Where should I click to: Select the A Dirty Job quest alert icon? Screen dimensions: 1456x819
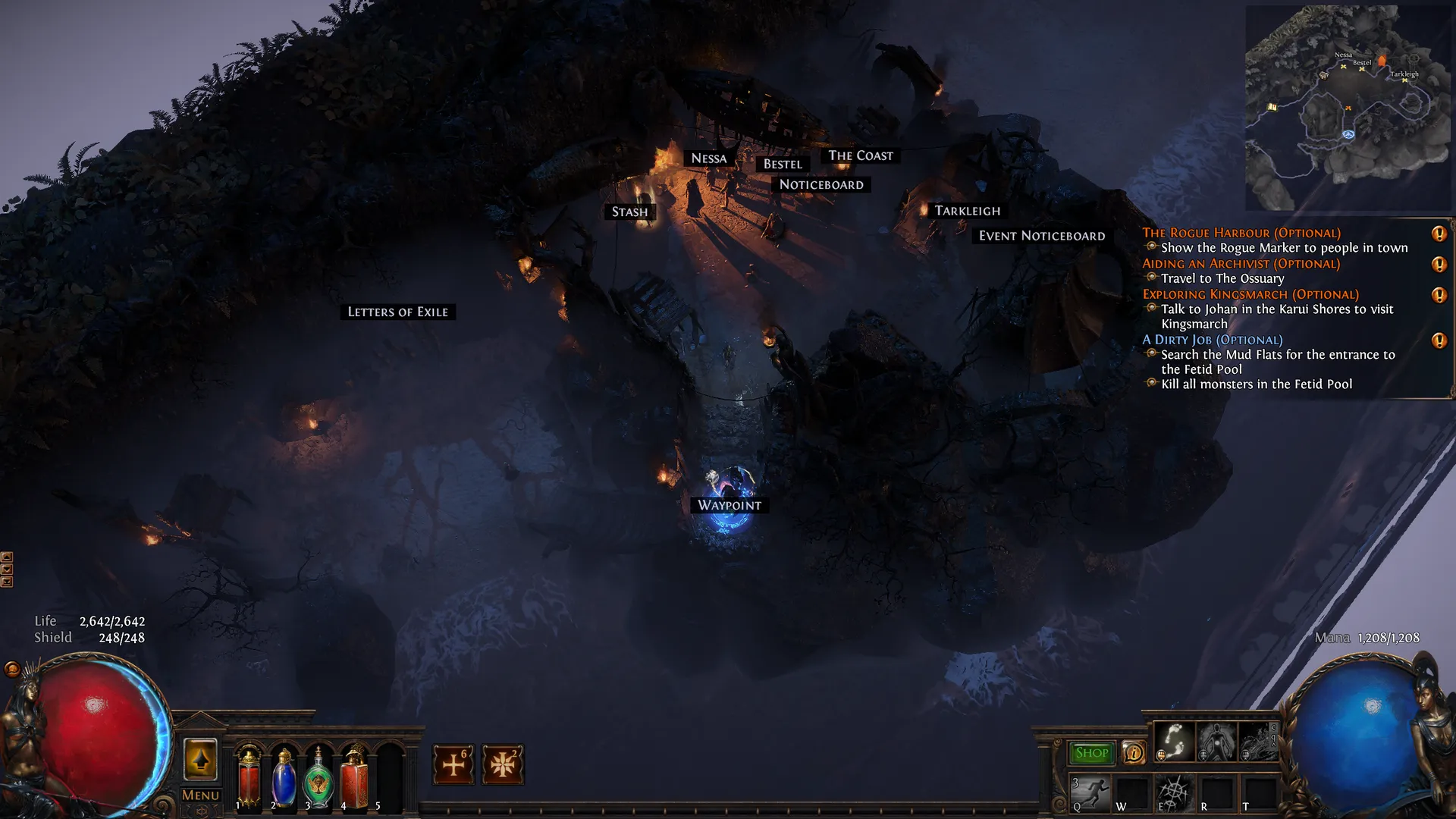point(1439,340)
